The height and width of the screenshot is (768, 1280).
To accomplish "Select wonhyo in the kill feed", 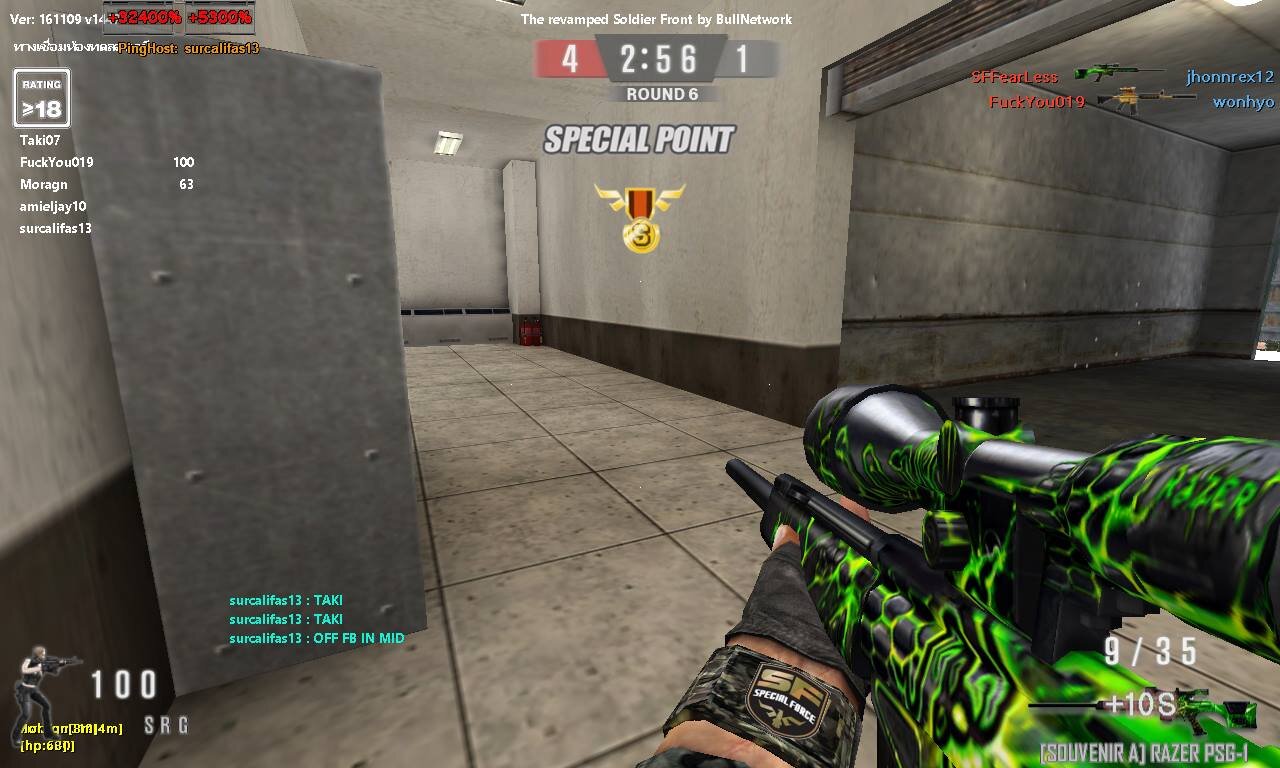I will coord(1243,102).
